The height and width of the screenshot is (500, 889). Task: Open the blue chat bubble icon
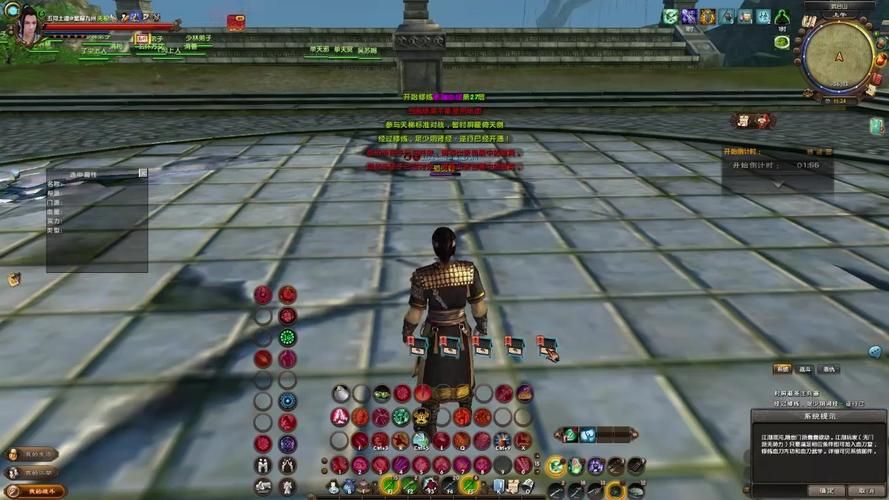[875, 351]
